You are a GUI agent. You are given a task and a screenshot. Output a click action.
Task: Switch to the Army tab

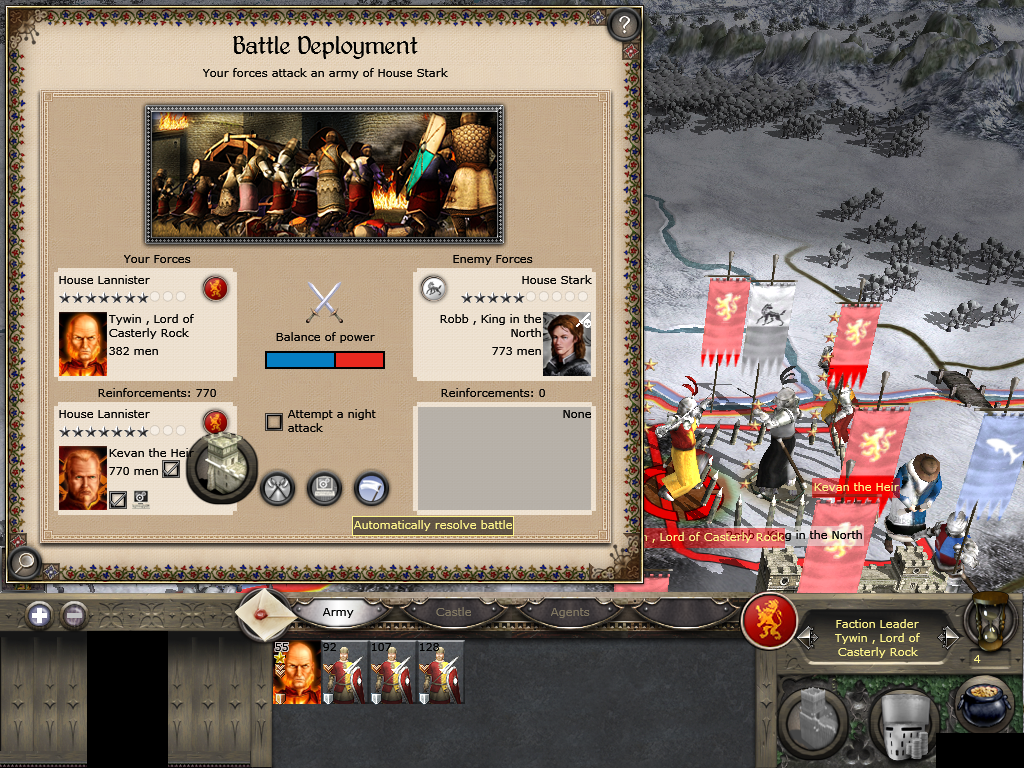(338, 612)
